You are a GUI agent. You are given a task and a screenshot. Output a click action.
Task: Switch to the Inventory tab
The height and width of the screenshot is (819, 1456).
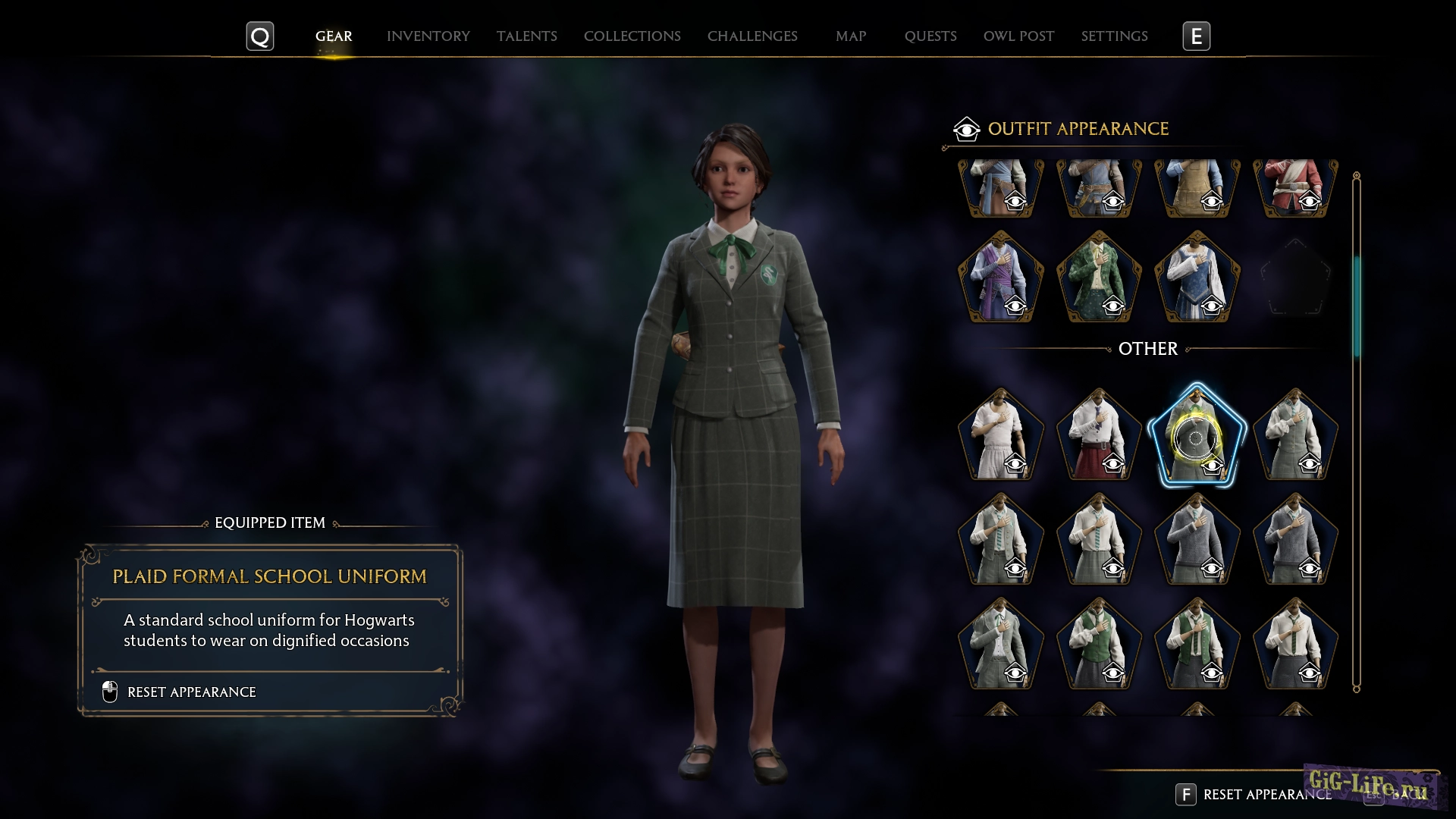pyautogui.click(x=428, y=36)
